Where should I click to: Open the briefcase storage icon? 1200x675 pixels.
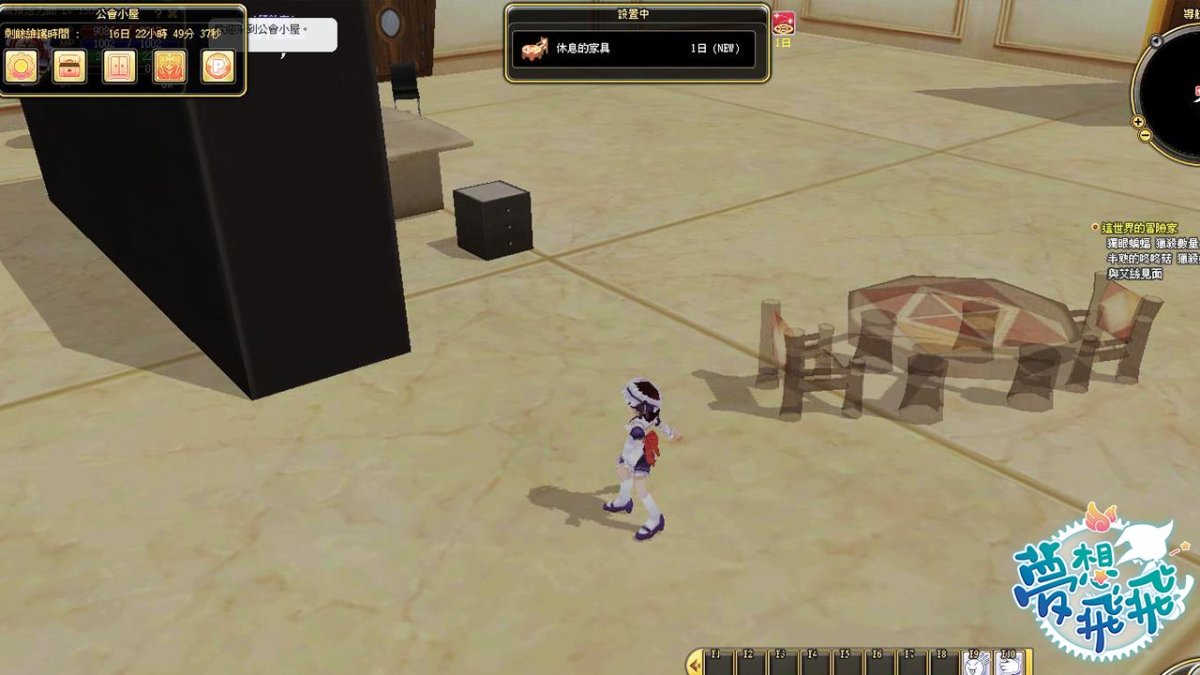pyautogui.click(x=70, y=66)
